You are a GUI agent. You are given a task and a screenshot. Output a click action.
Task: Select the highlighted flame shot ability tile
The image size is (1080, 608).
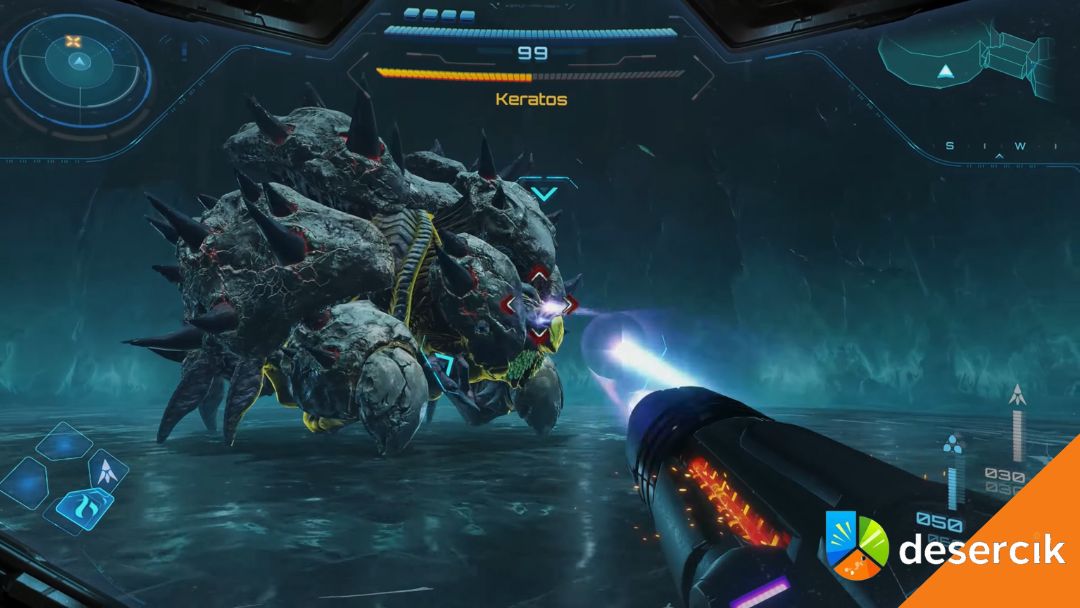[83, 508]
